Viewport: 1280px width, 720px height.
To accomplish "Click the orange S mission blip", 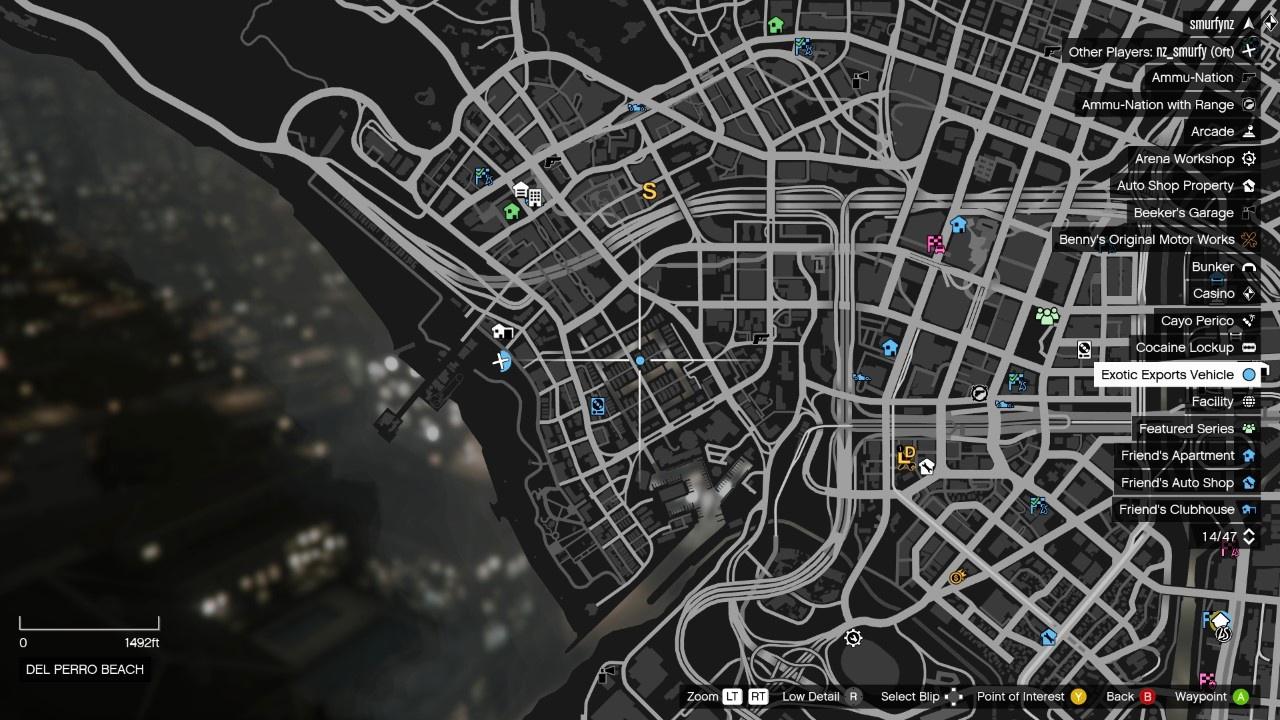I will click(x=649, y=191).
